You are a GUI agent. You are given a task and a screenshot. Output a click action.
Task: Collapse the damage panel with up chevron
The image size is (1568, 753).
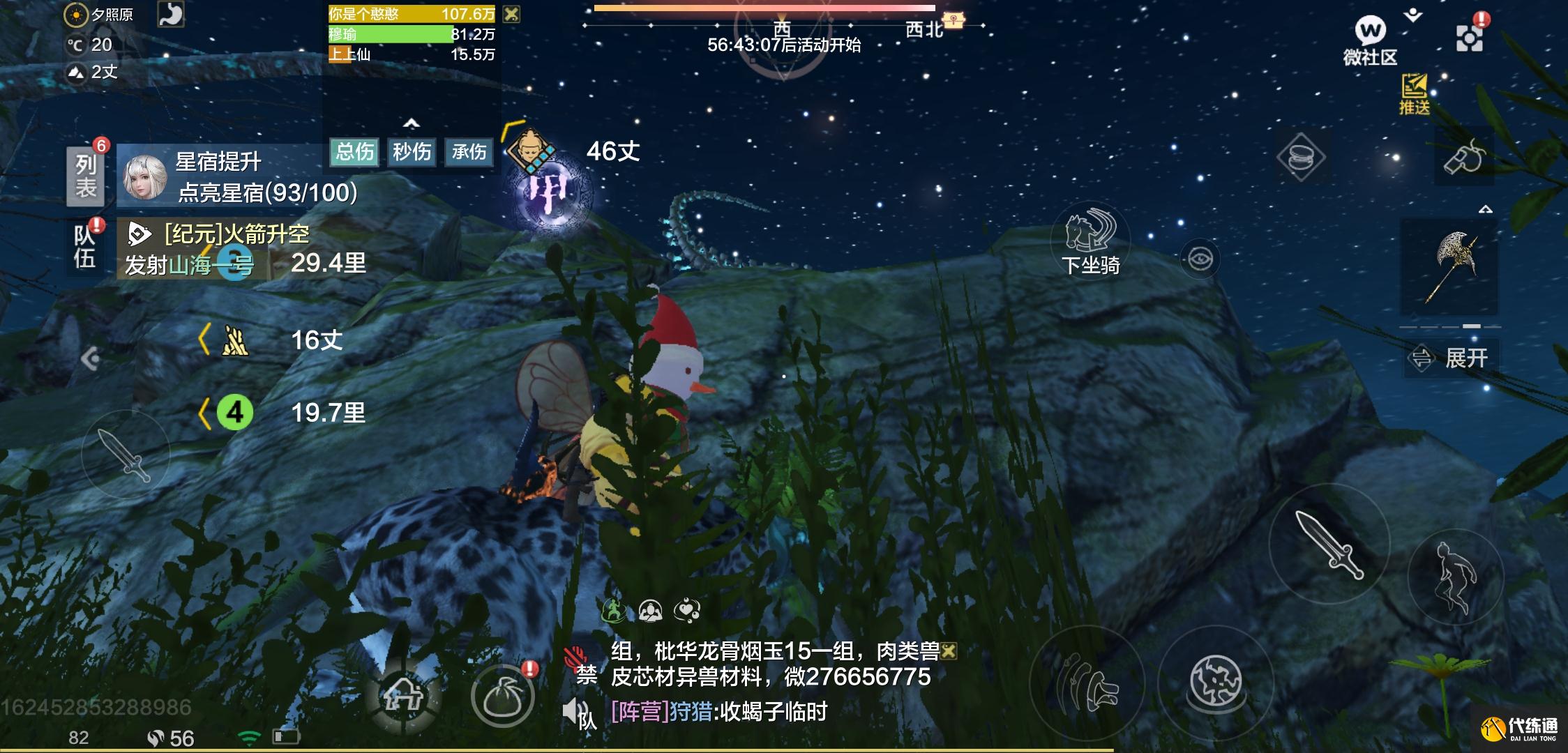click(413, 123)
